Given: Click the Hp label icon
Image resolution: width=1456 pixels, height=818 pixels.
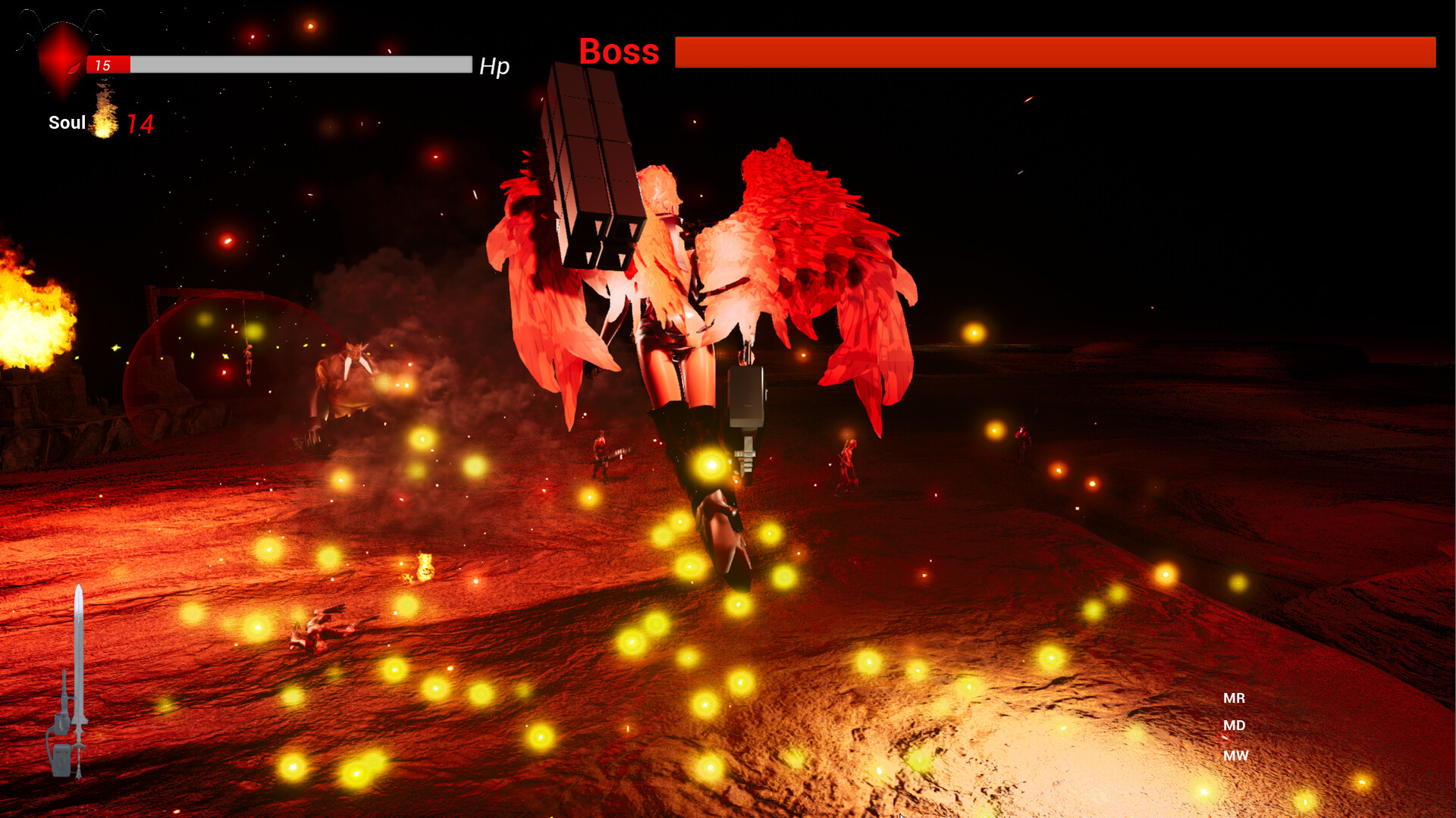Looking at the screenshot, I should pos(494,67).
